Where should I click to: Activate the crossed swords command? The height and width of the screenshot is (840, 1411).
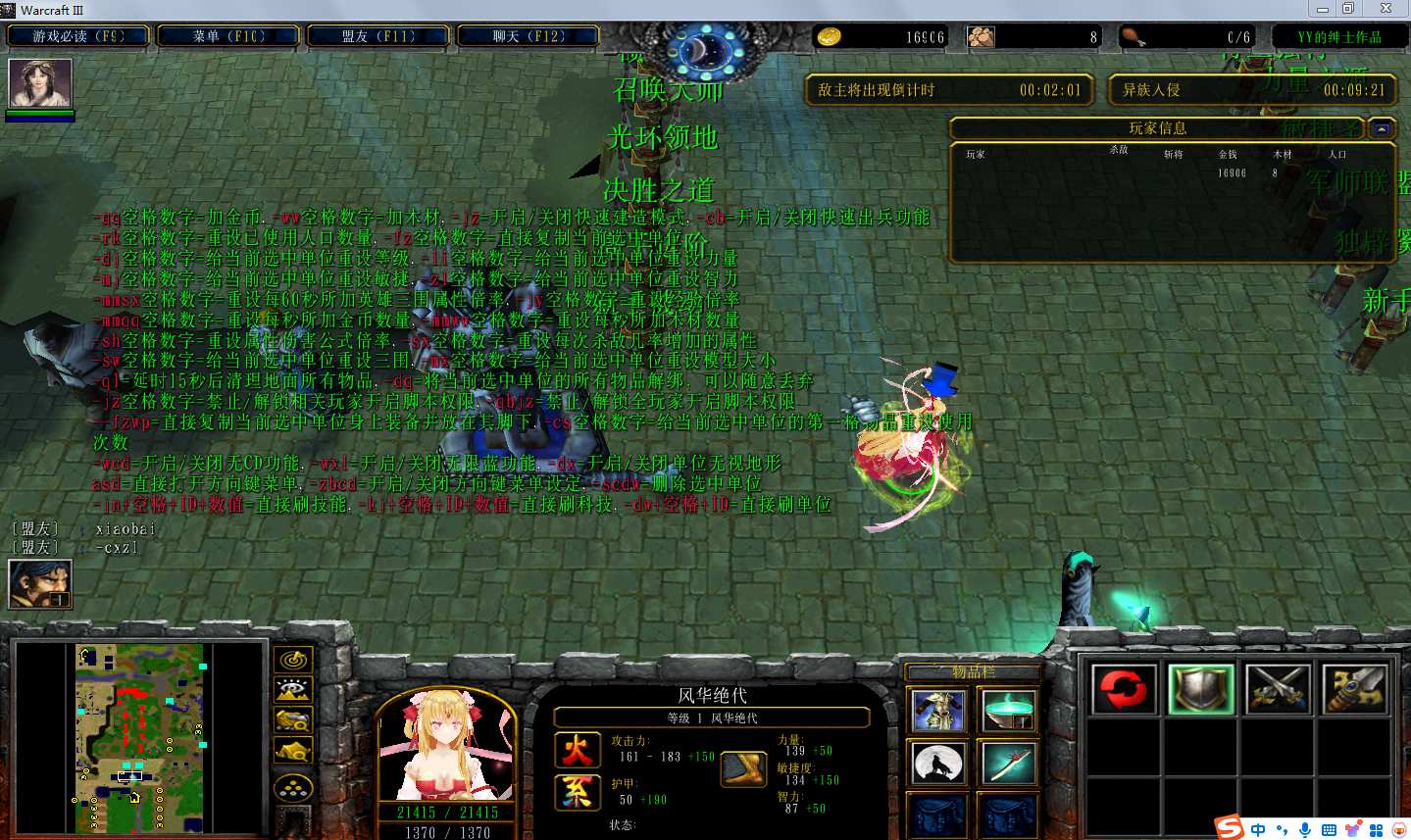1278,688
